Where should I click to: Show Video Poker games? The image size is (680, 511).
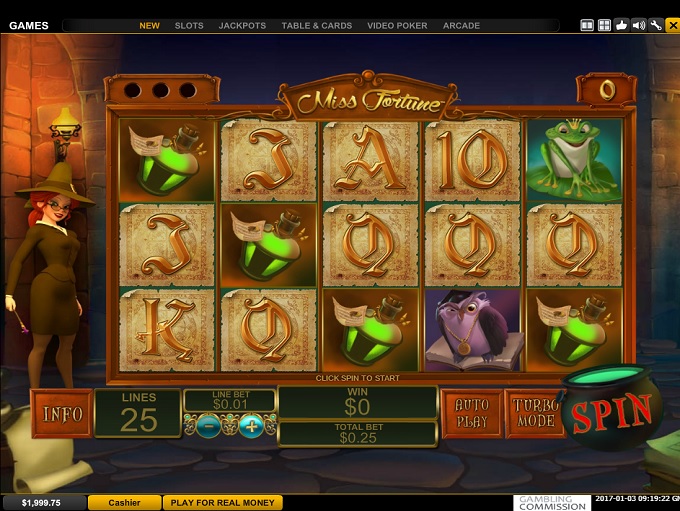click(397, 25)
